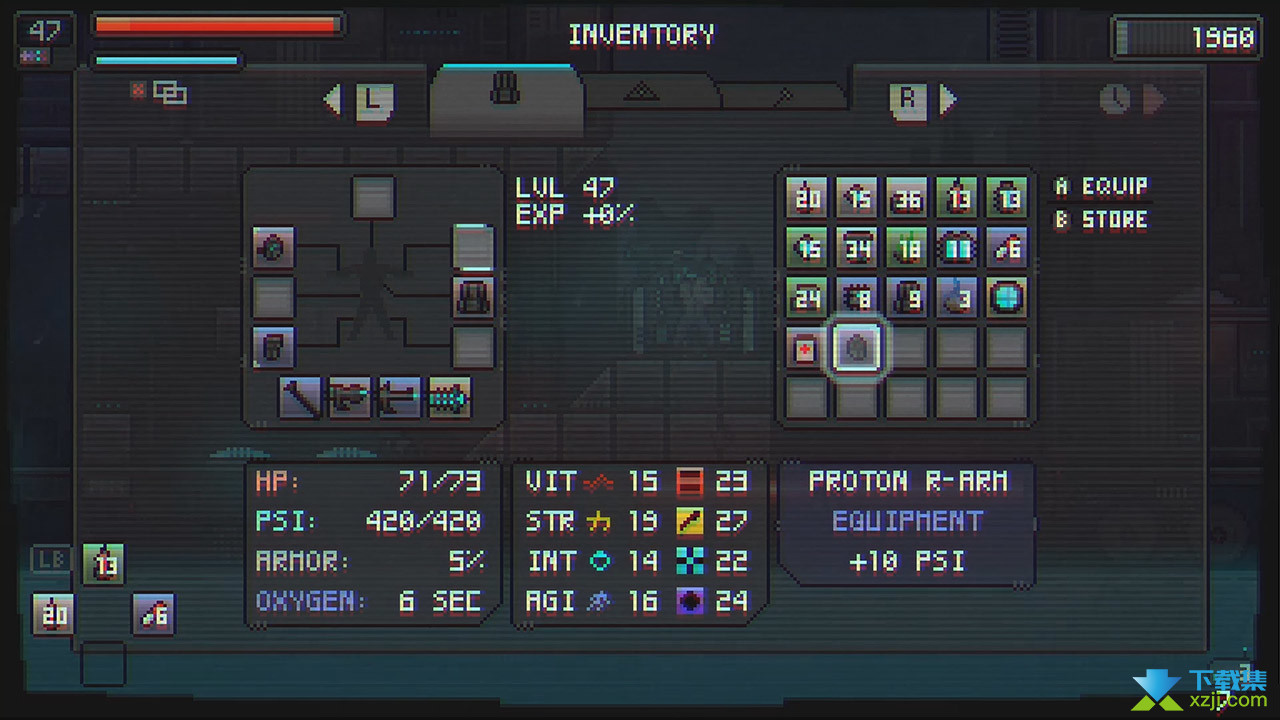Select the equipped backpack armor slot
This screenshot has height=720, width=1280.
[x=473, y=297]
